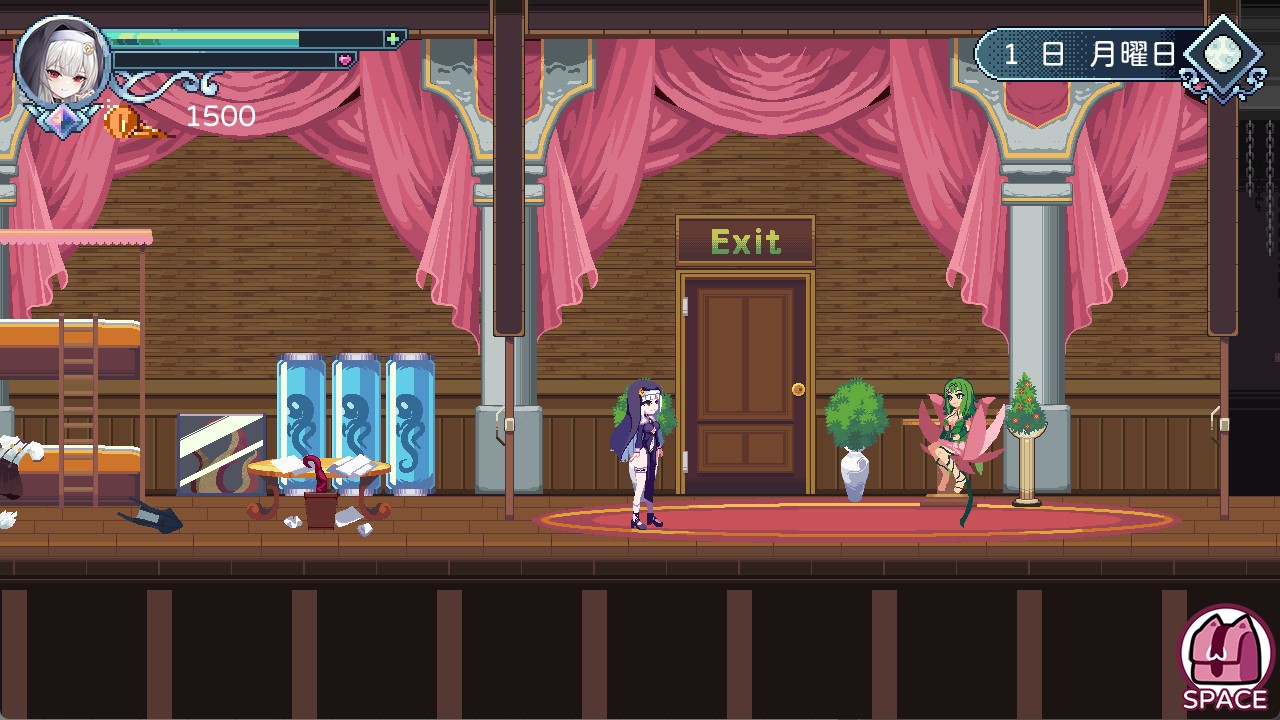Viewport: 1280px width, 720px height.
Task: Talk to the purple-haired girl near the door
Action: [x=645, y=450]
